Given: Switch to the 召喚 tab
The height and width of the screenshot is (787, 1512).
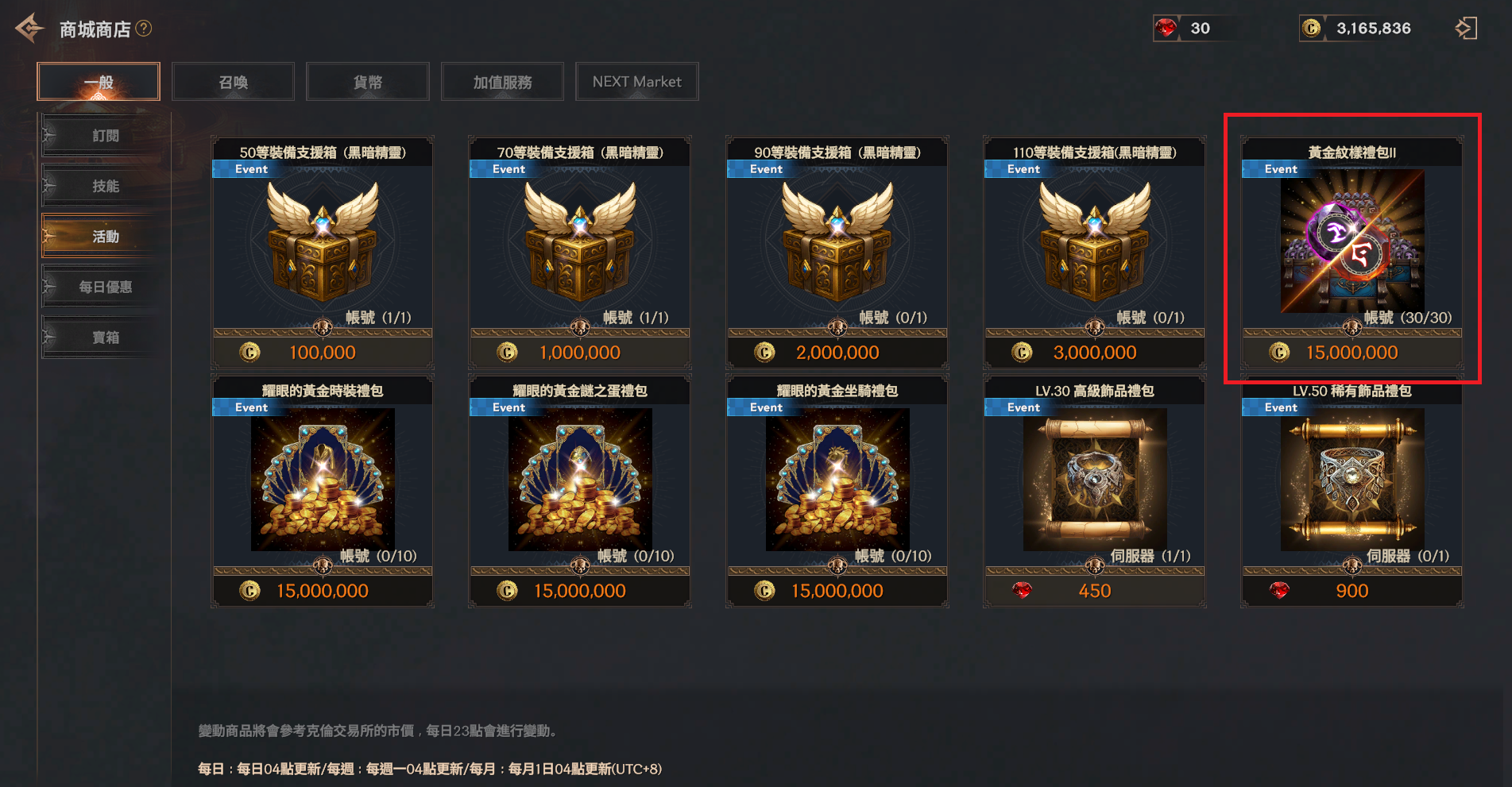Looking at the screenshot, I should pos(233,82).
